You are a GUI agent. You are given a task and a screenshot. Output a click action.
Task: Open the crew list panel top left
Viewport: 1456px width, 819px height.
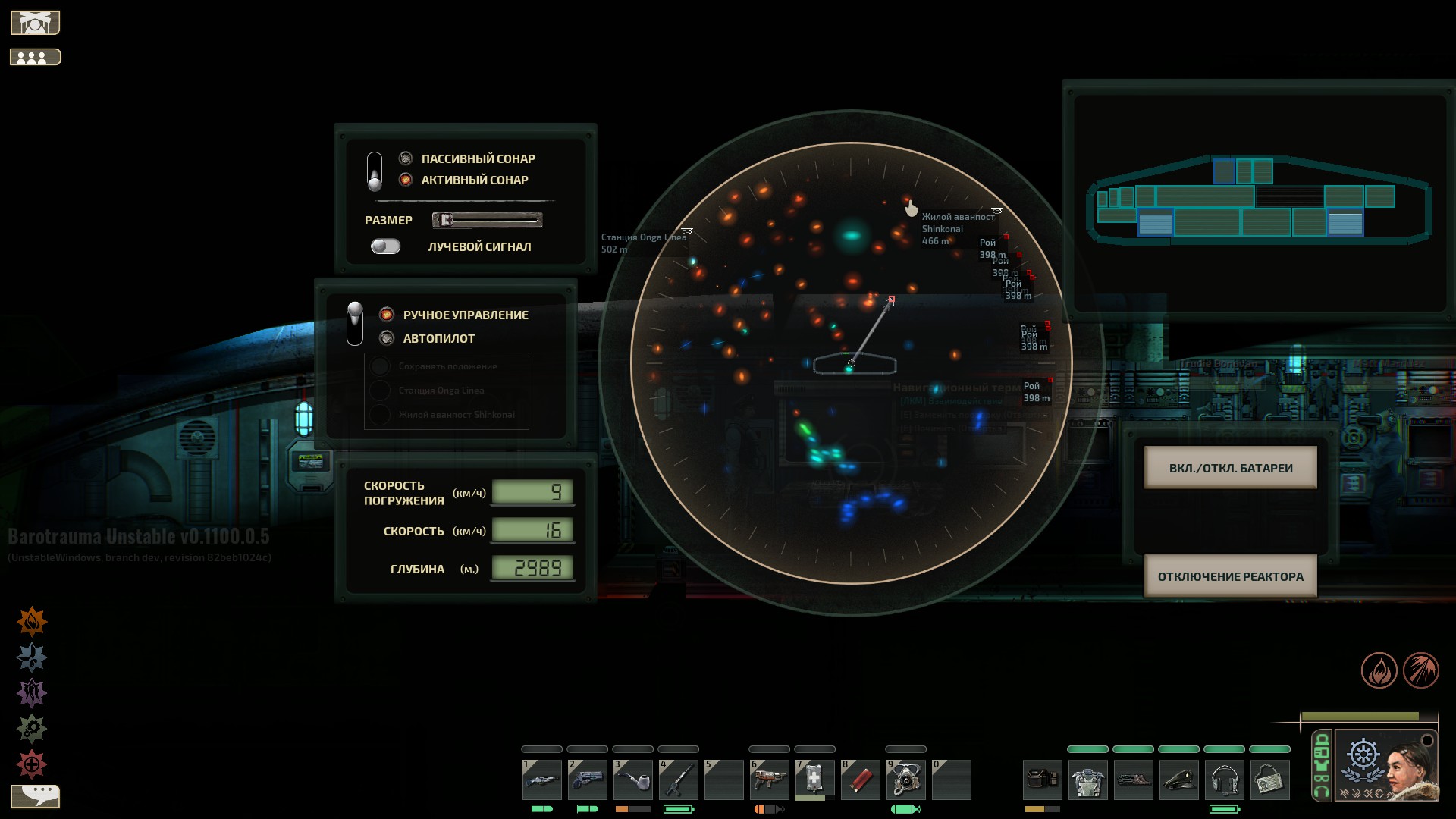point(34,56)
